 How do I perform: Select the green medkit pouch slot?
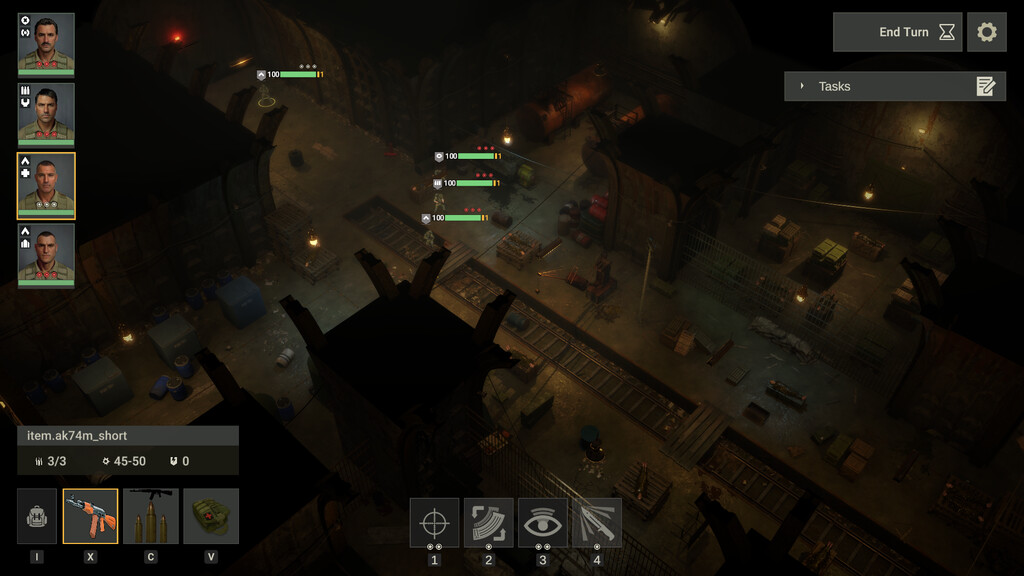pos(211,516)
